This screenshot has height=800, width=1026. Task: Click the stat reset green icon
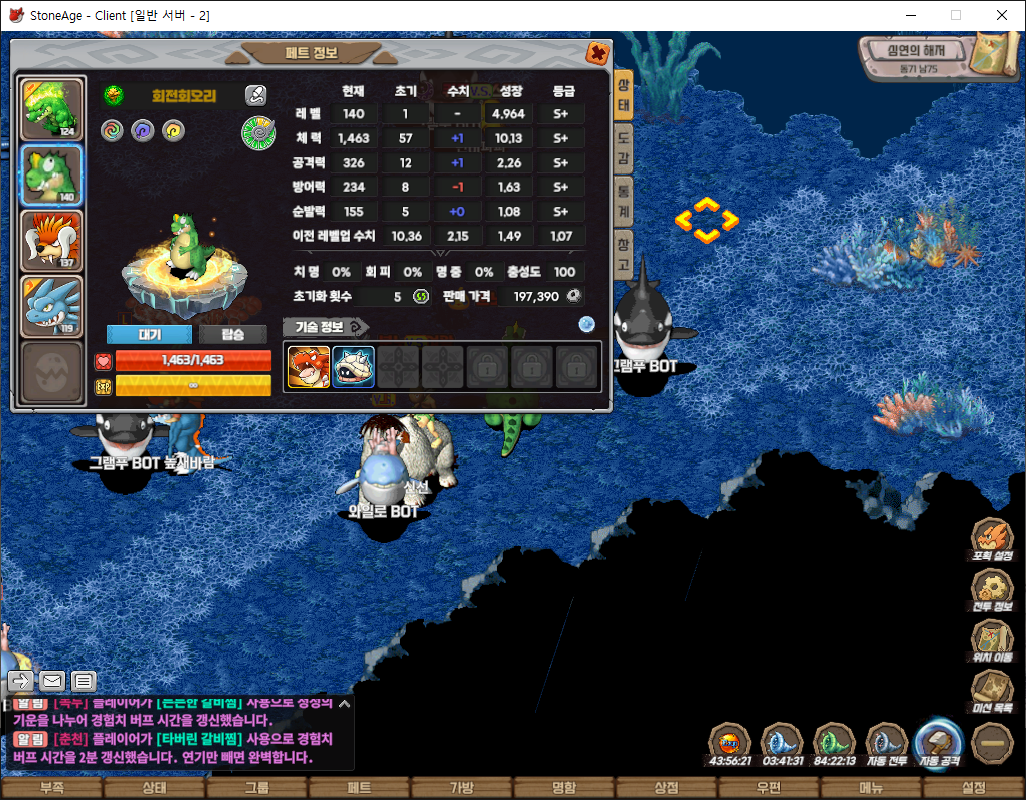[x=421, y=297]
